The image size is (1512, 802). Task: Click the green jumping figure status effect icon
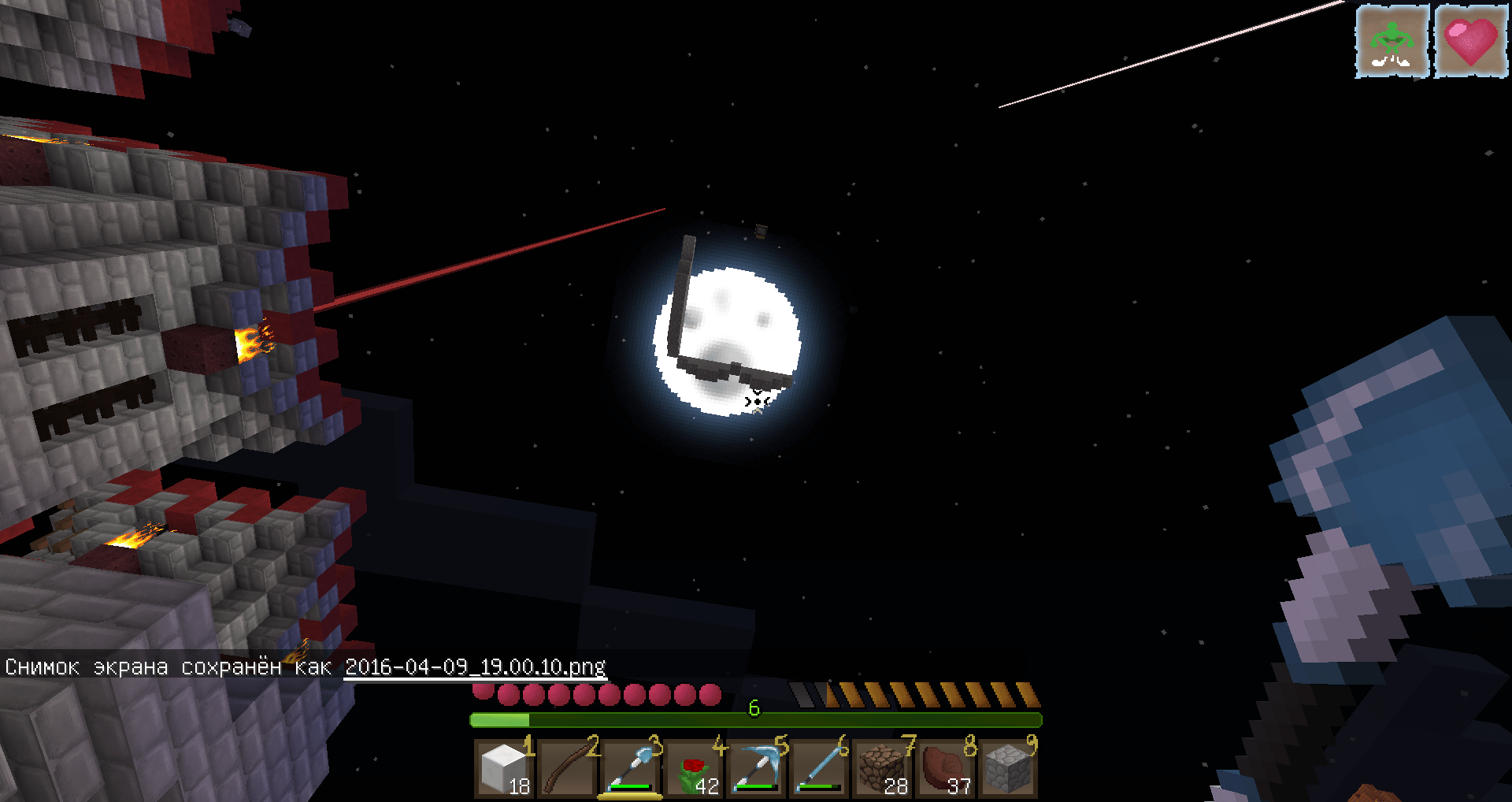pyautogui.click(x=1392, y=40)
